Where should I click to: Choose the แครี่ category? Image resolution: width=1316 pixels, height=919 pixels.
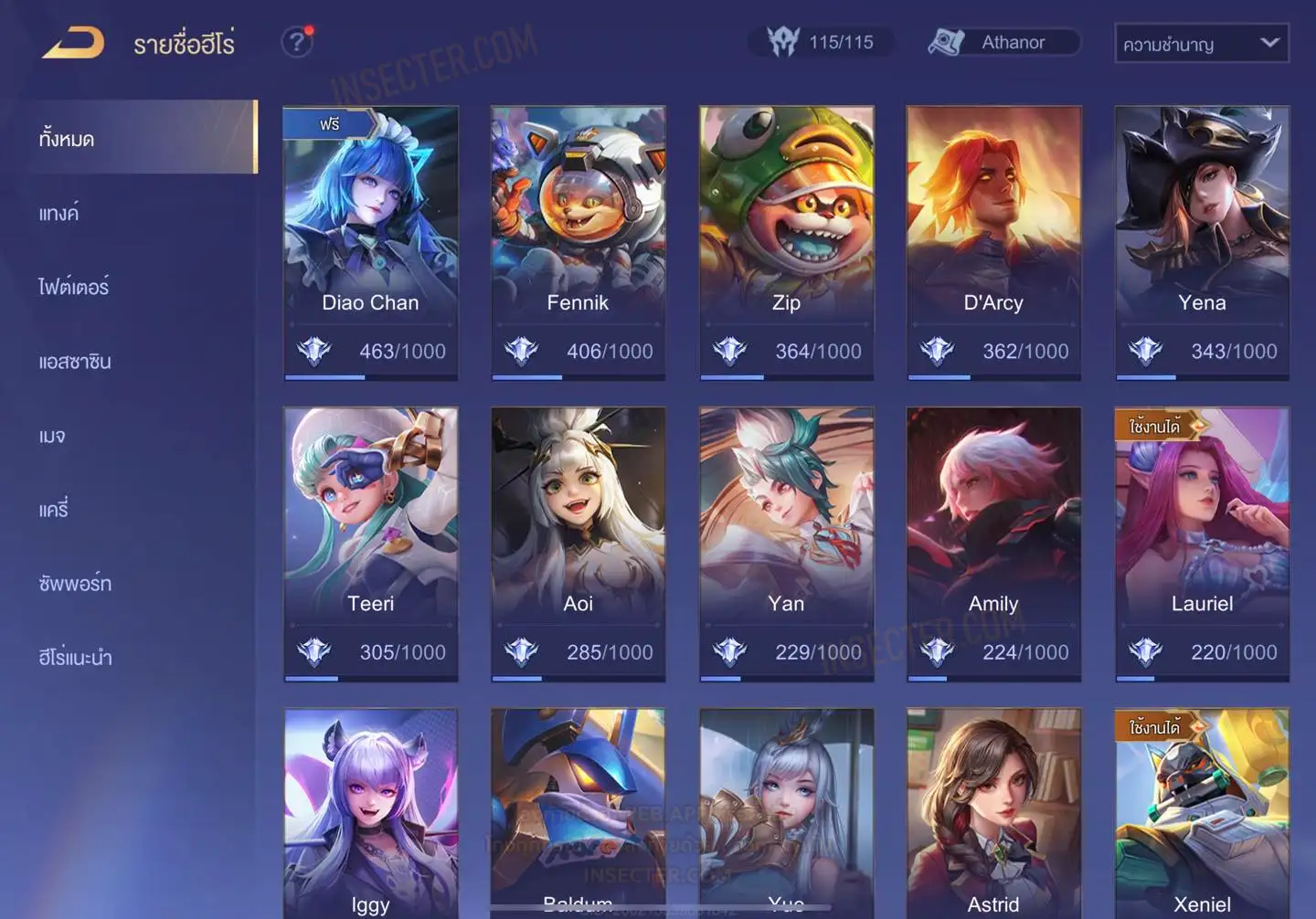click(54, 510)
